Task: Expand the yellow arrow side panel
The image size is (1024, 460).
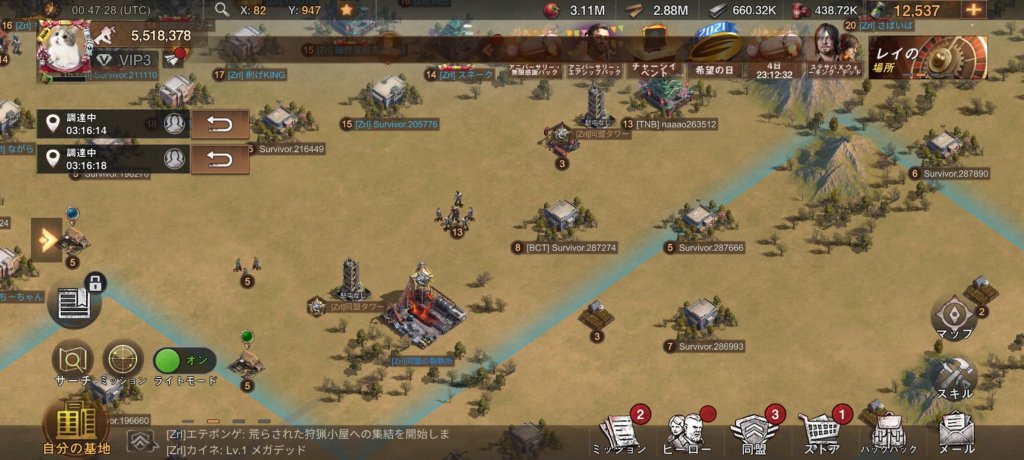Action: (47, 240)
